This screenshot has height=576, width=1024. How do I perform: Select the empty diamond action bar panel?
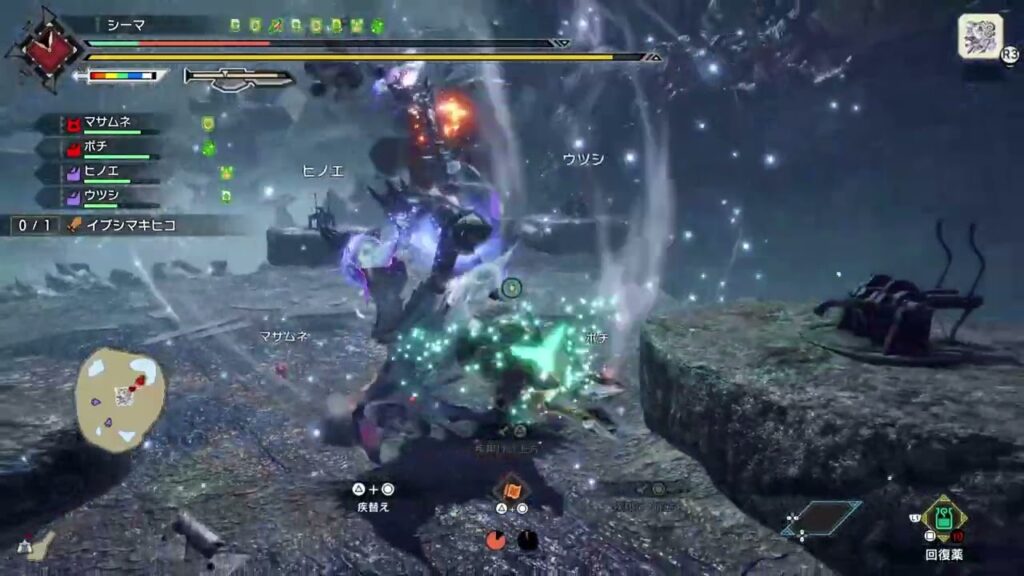coord(824,519)
